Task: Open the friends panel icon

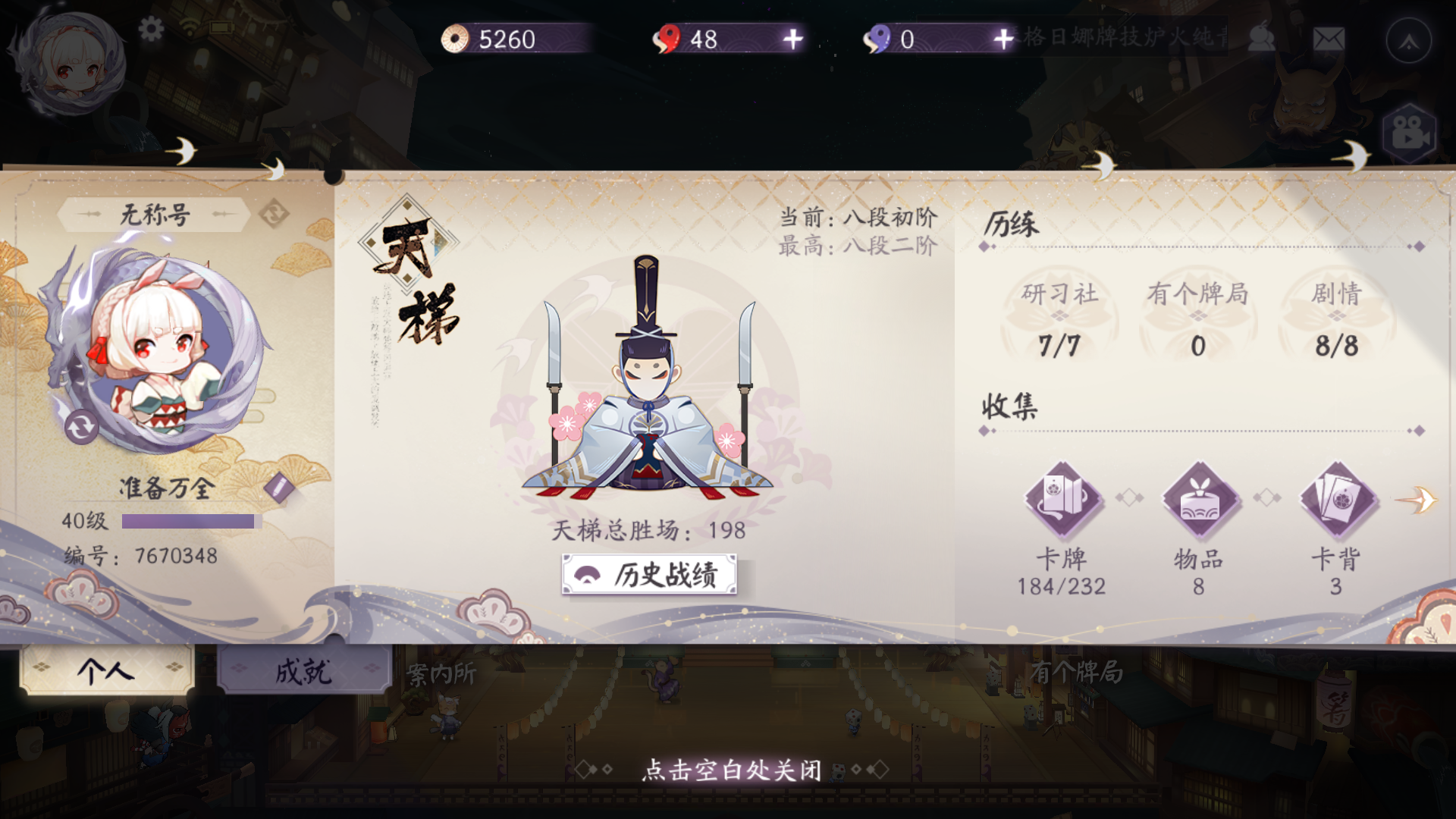Action: (1262, 36)
